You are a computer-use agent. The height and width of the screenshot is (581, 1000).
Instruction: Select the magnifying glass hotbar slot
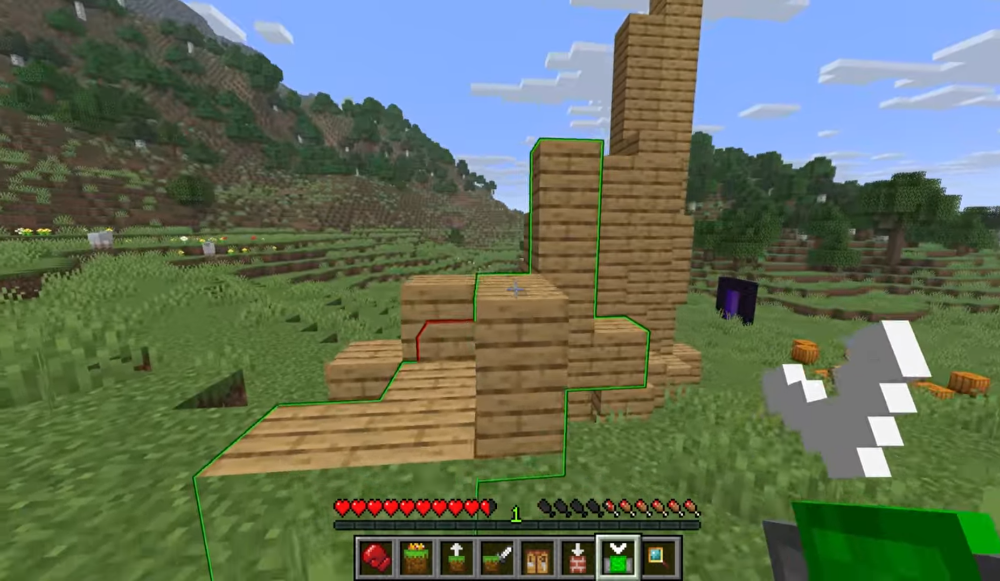pos(659,556)
